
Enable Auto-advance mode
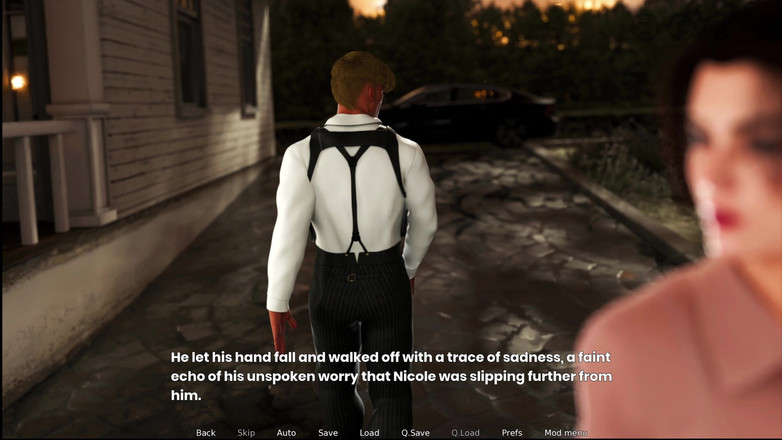286,433
